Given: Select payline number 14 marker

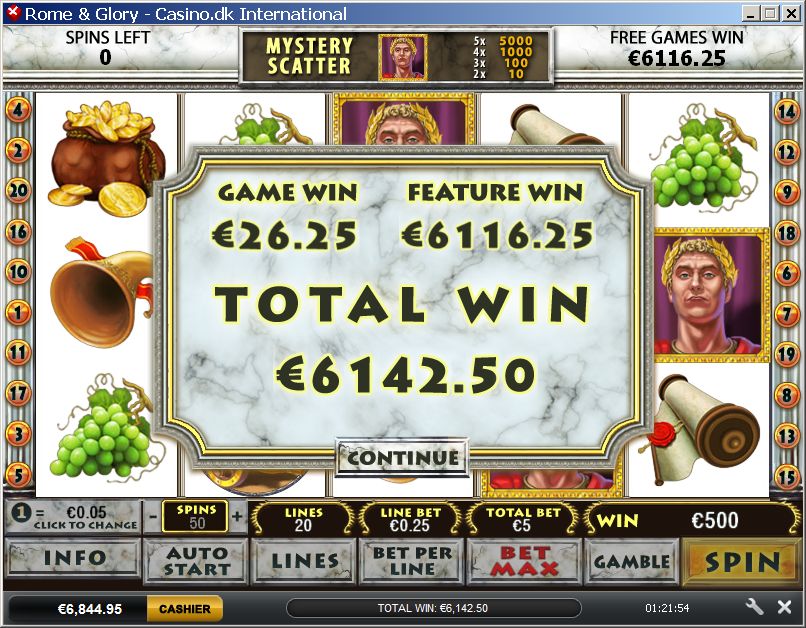Looking at the screenshot, I should [x=787, y=112].
